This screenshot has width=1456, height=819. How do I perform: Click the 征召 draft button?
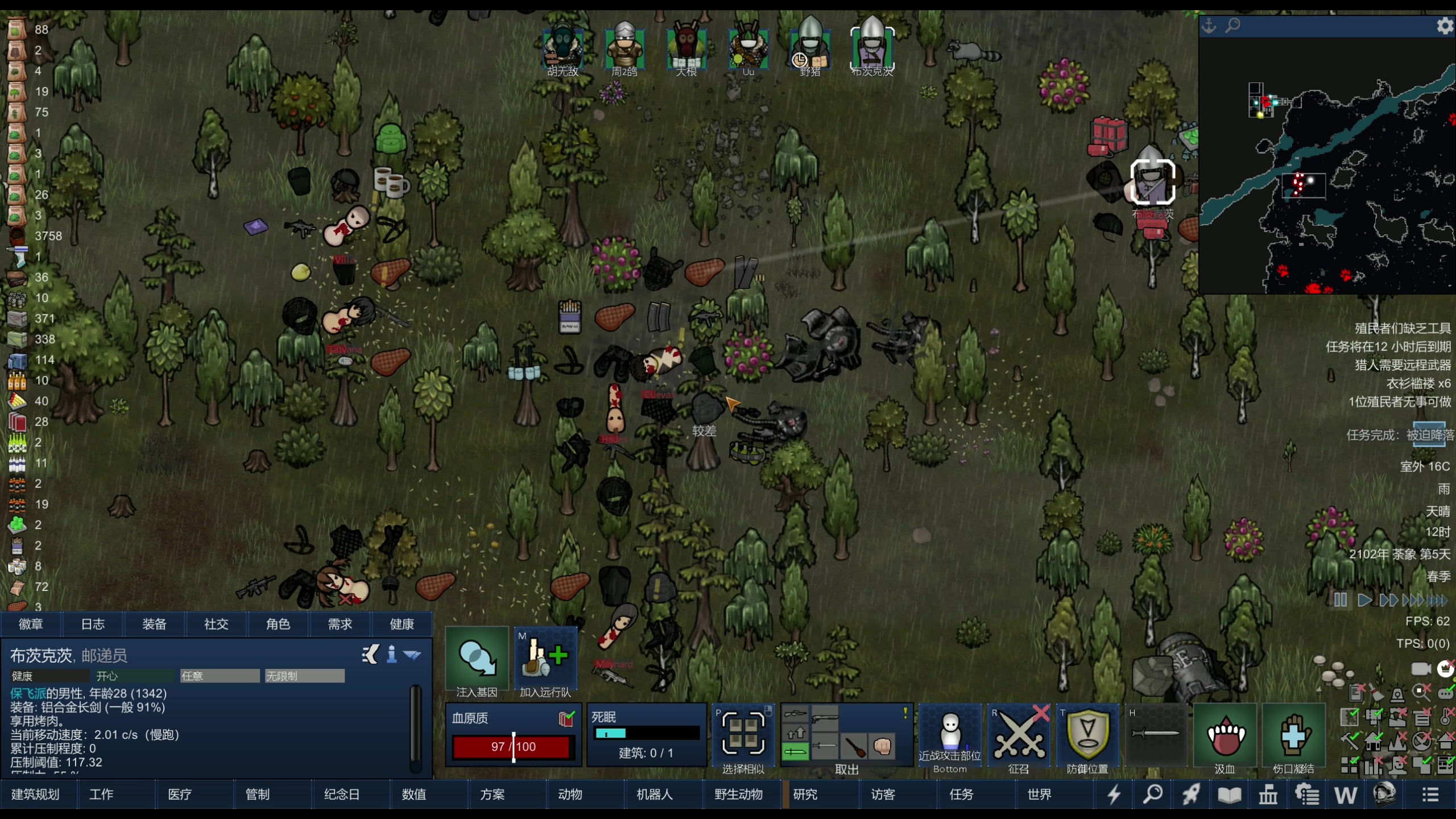1019,737
